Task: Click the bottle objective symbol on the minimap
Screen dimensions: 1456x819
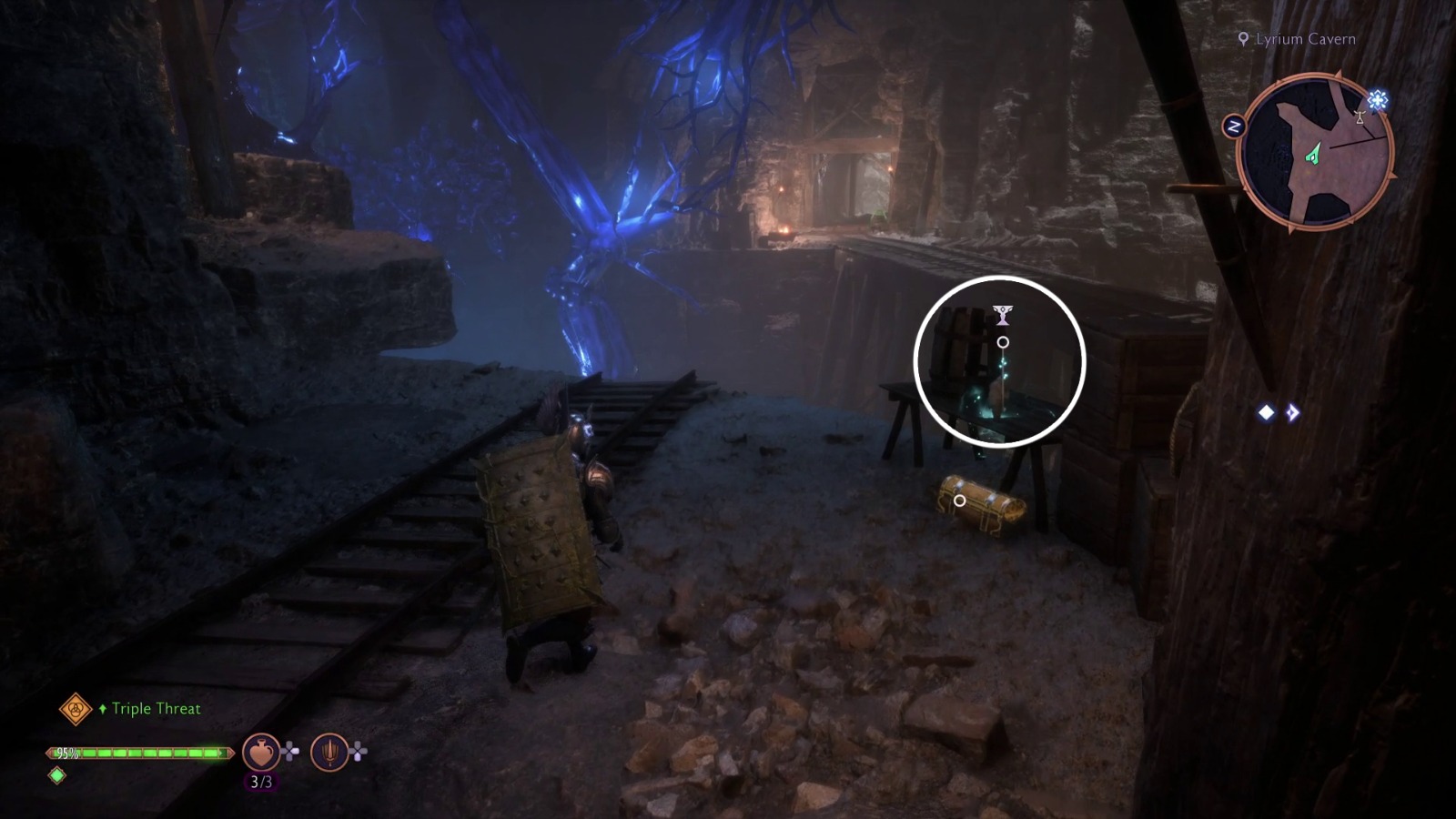Action: pos(1360,119)
